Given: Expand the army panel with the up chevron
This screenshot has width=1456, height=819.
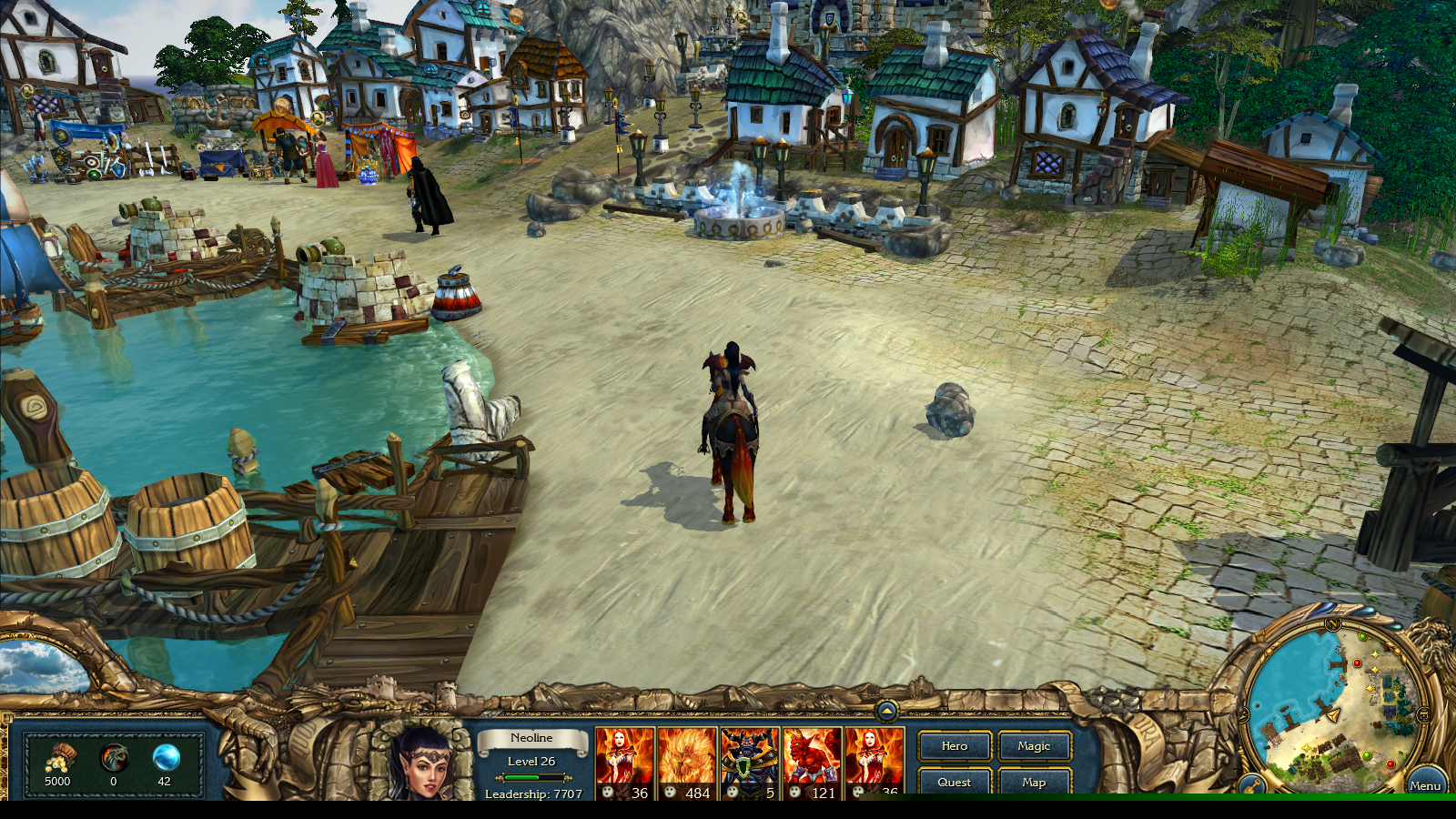Looking at the screenshot, I should pyautogui.click(x=885, y=711).
